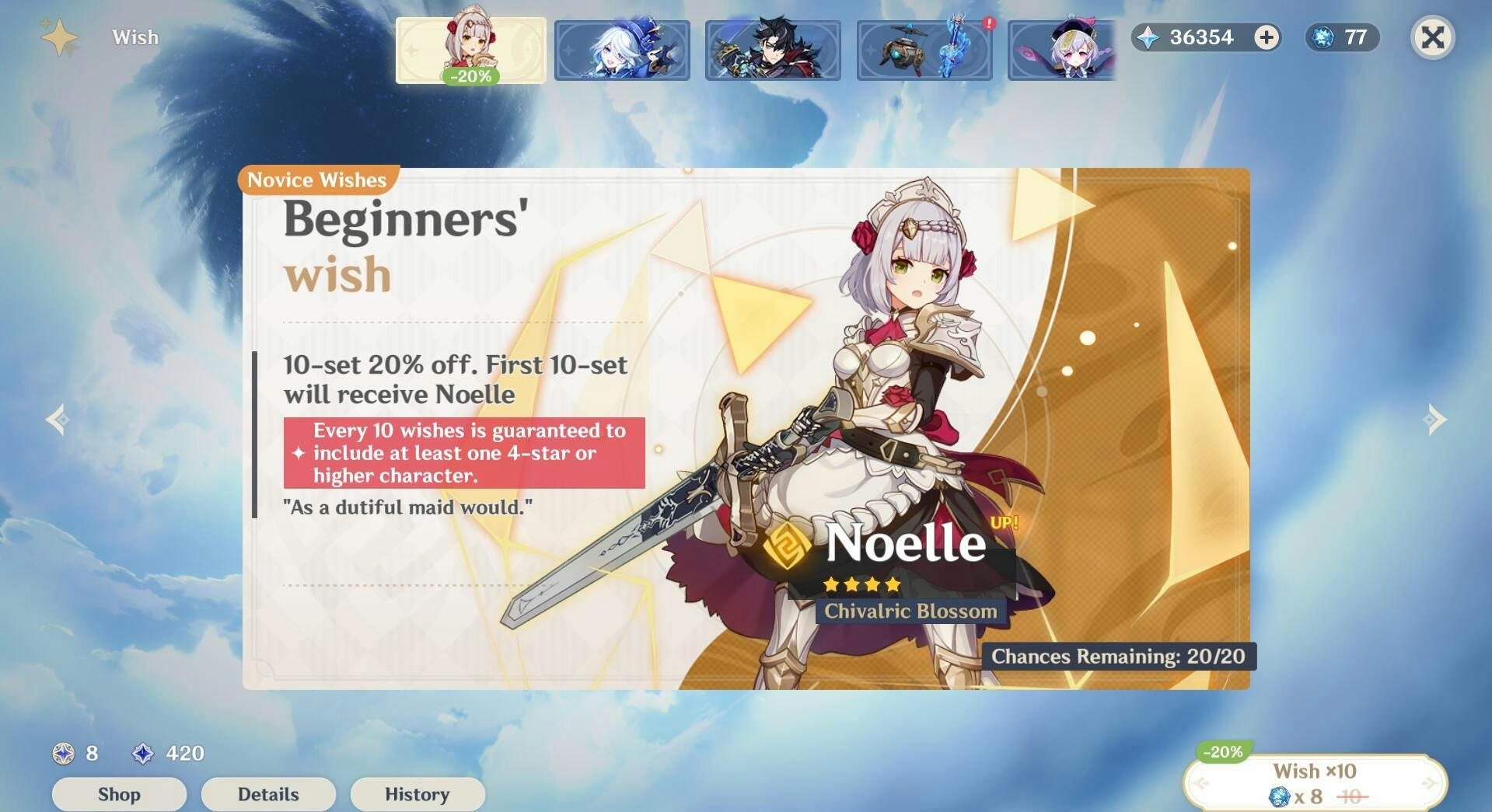
Task: Select the Qiqi standard banner tab
Action: click(1062, 51)
